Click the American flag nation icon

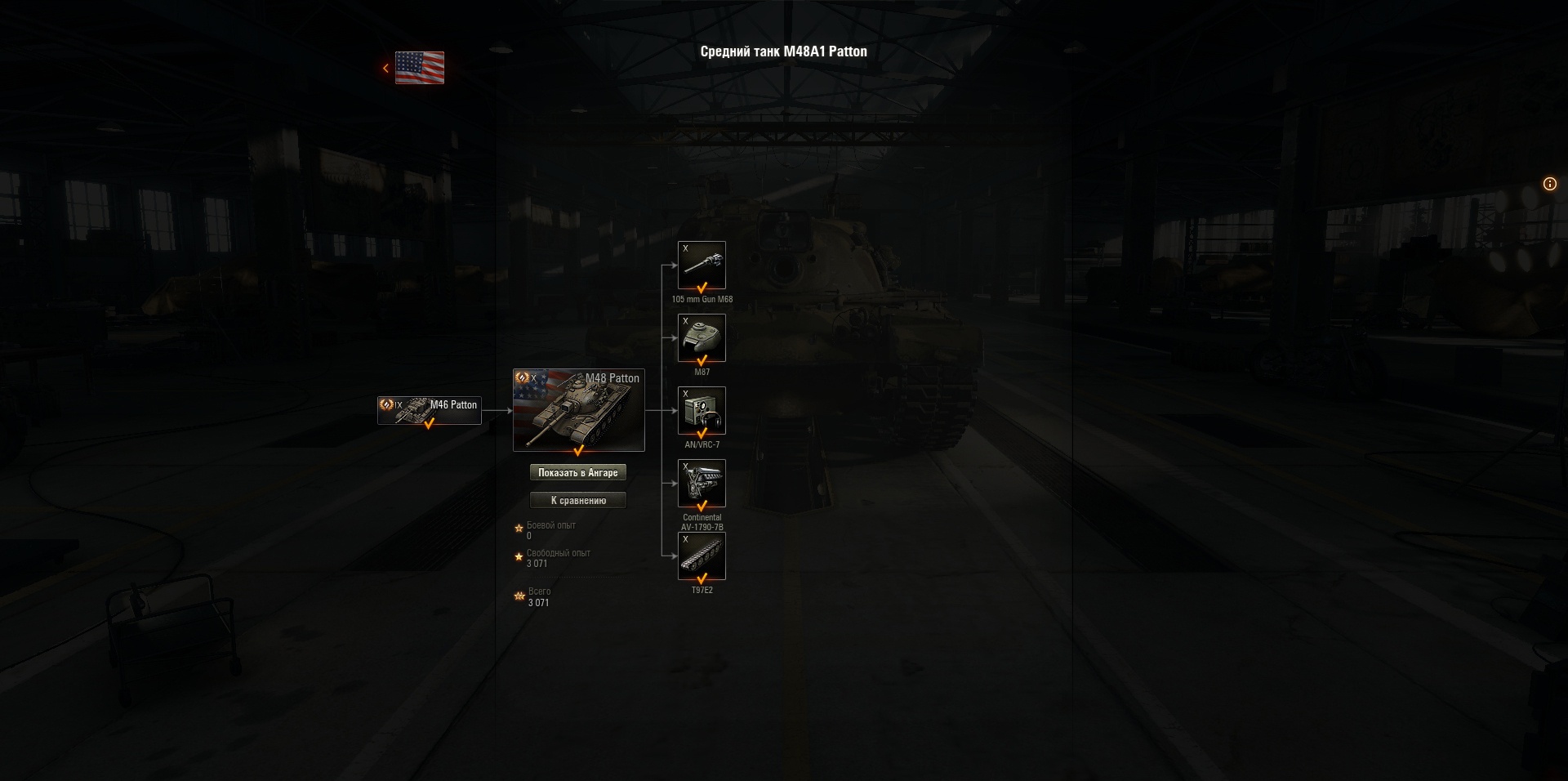419,69
